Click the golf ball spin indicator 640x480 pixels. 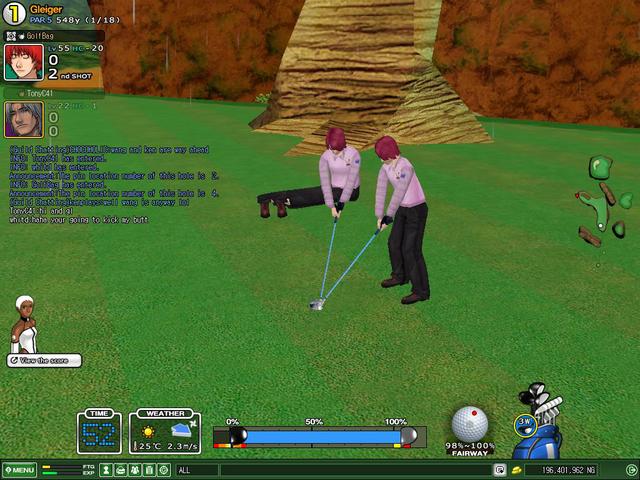coord(469,424)
